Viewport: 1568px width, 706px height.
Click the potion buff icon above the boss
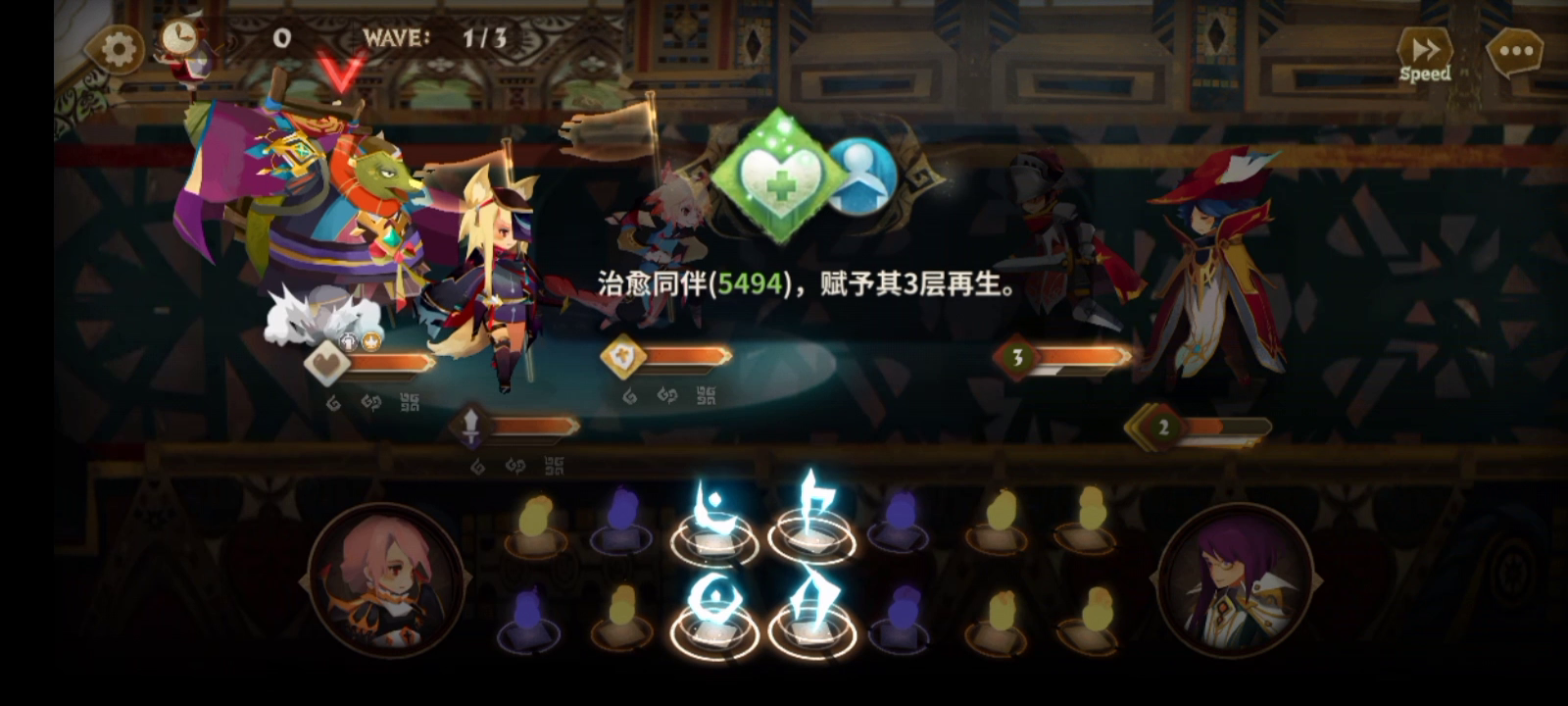coord(349,342)
